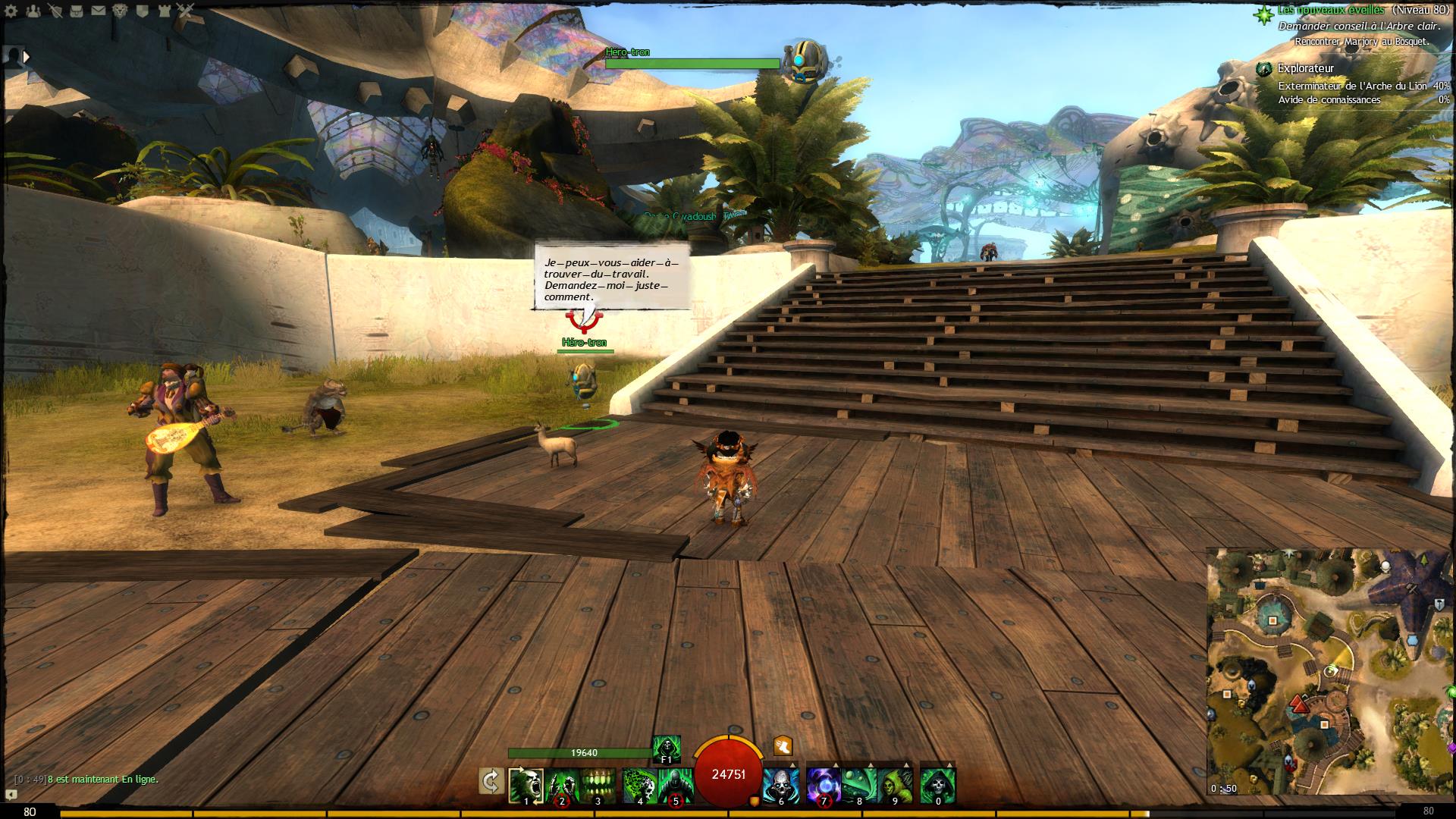The height and width of the screenshot is (819, 1456).
Task: Activate the hooded skull elite skill in slot 0
Action: coord(938,784)
